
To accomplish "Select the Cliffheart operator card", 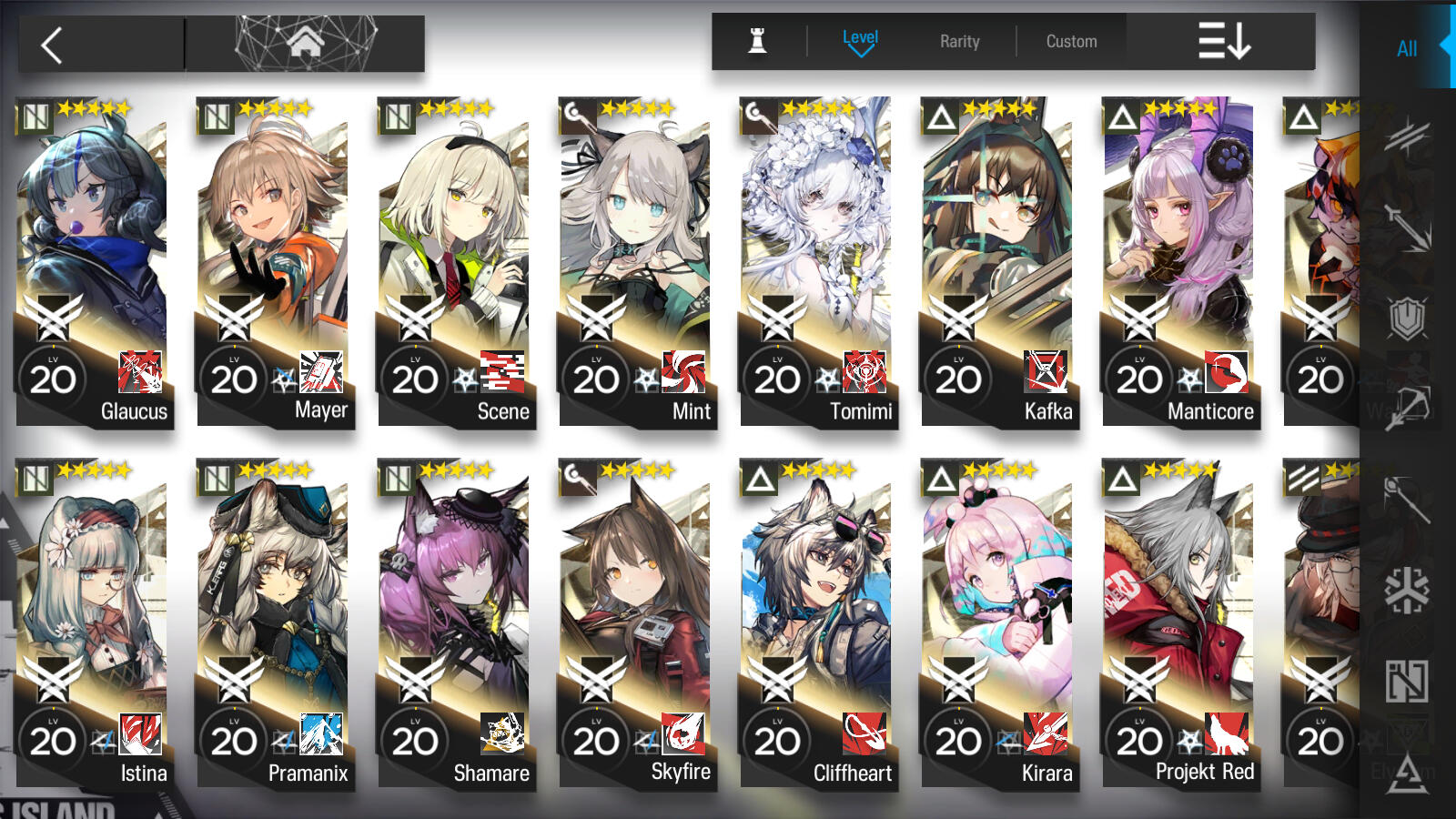I will [x=816, y=624].
